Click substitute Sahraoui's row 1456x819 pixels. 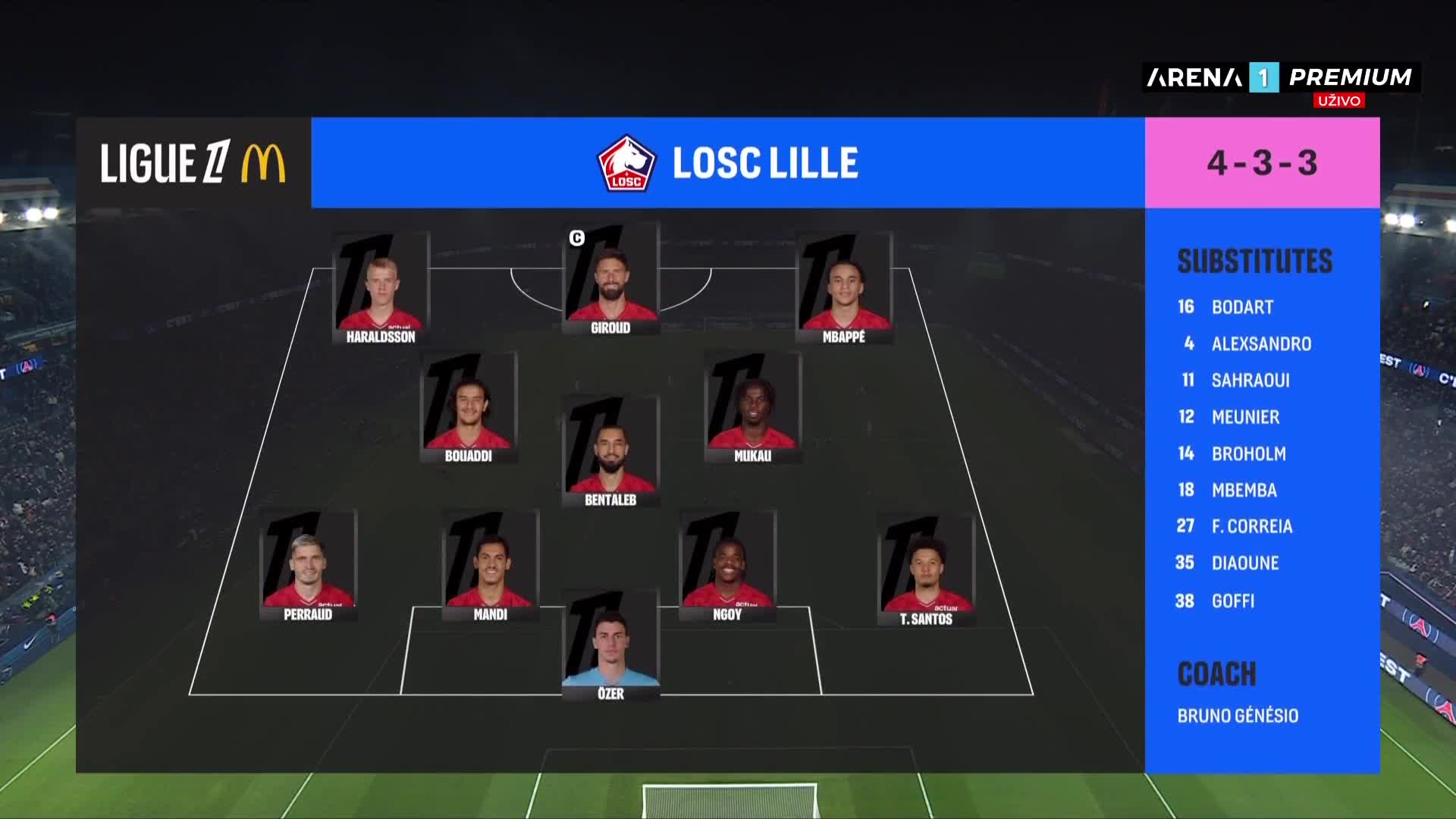click(x=1250, y=380)
